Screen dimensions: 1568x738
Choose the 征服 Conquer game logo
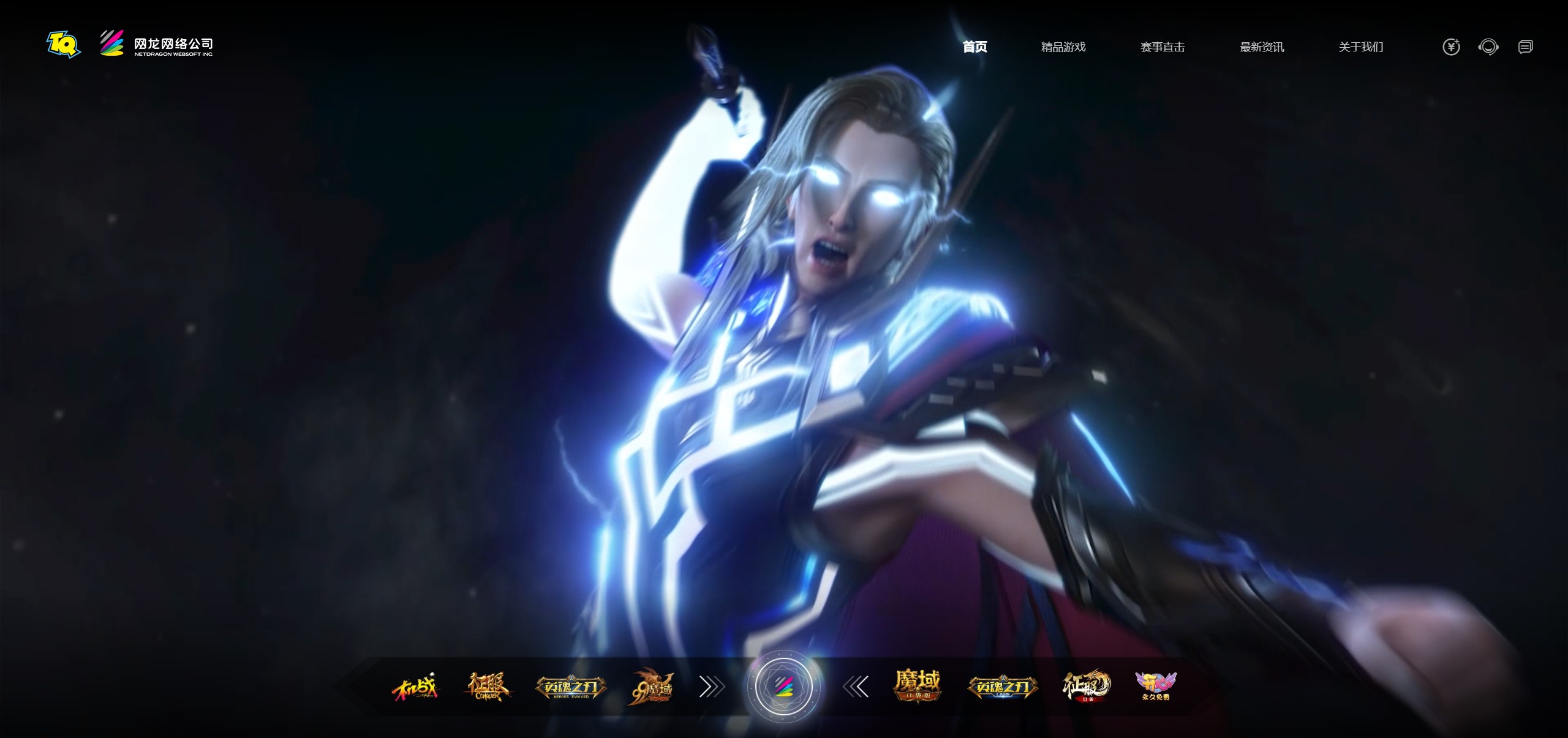click(487, 687)
